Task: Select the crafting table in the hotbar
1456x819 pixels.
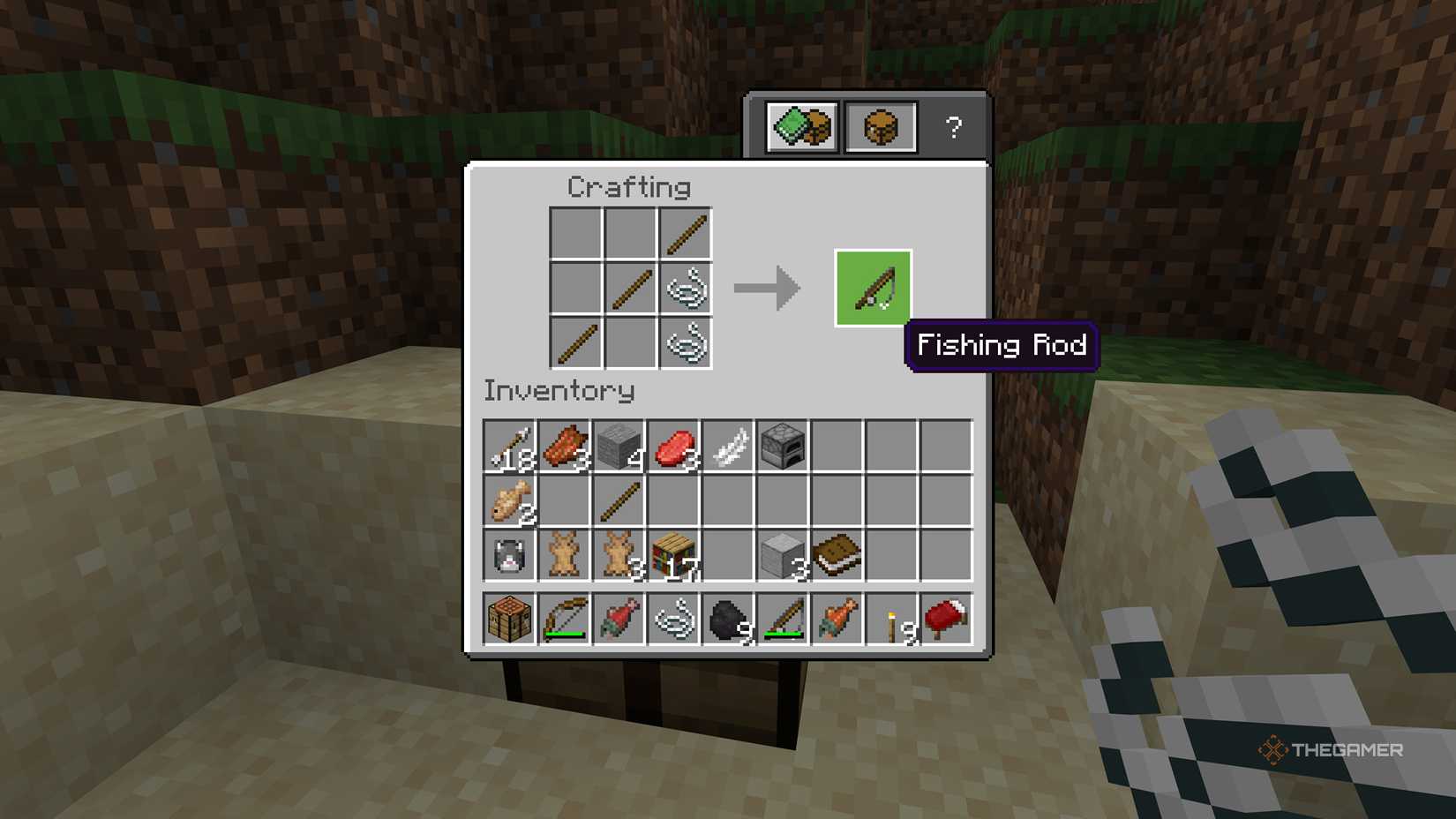Action: (507, 618)
